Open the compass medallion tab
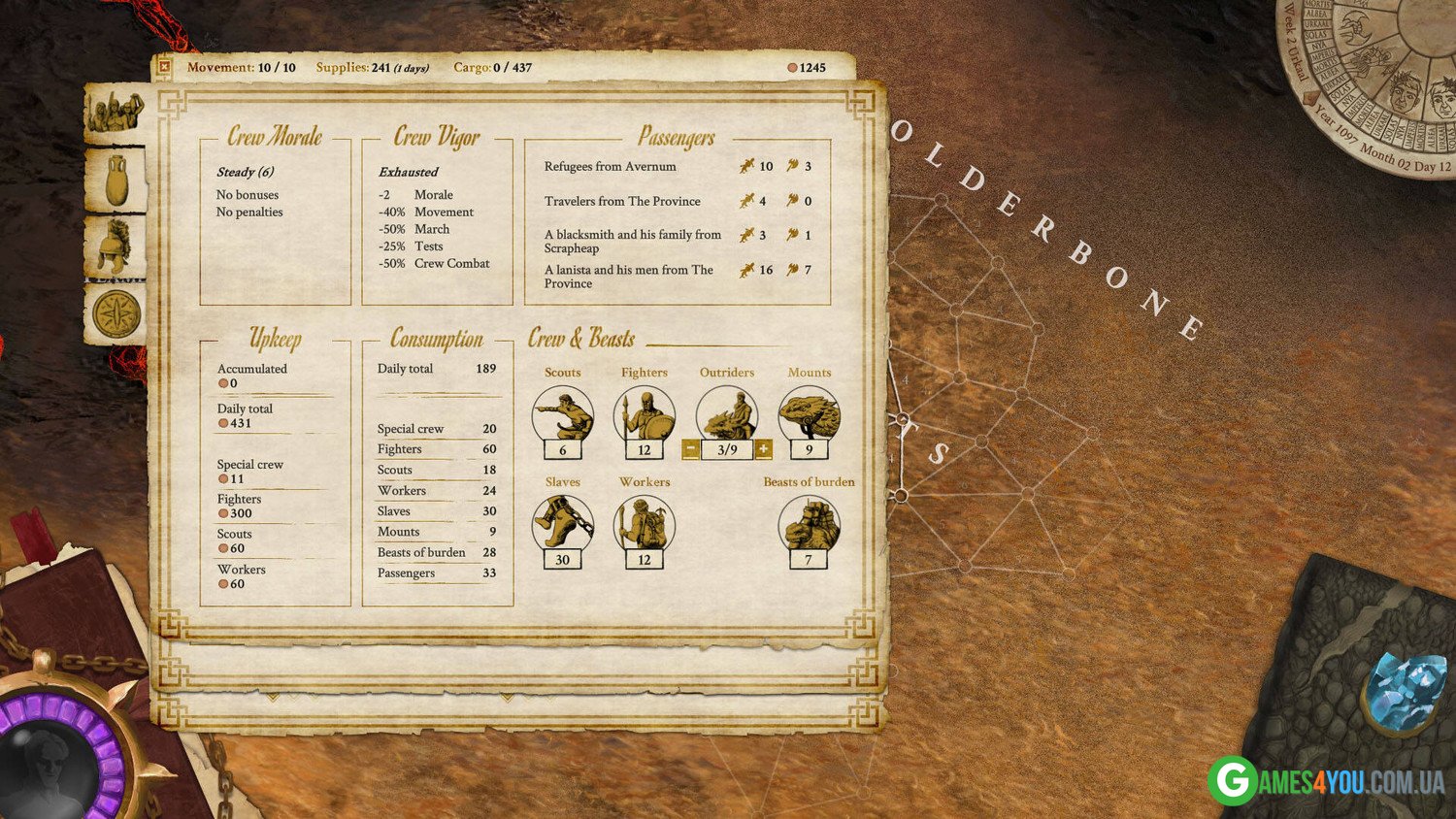The height and width of the screenshot is (819, 1456). (x=116, y=313)
